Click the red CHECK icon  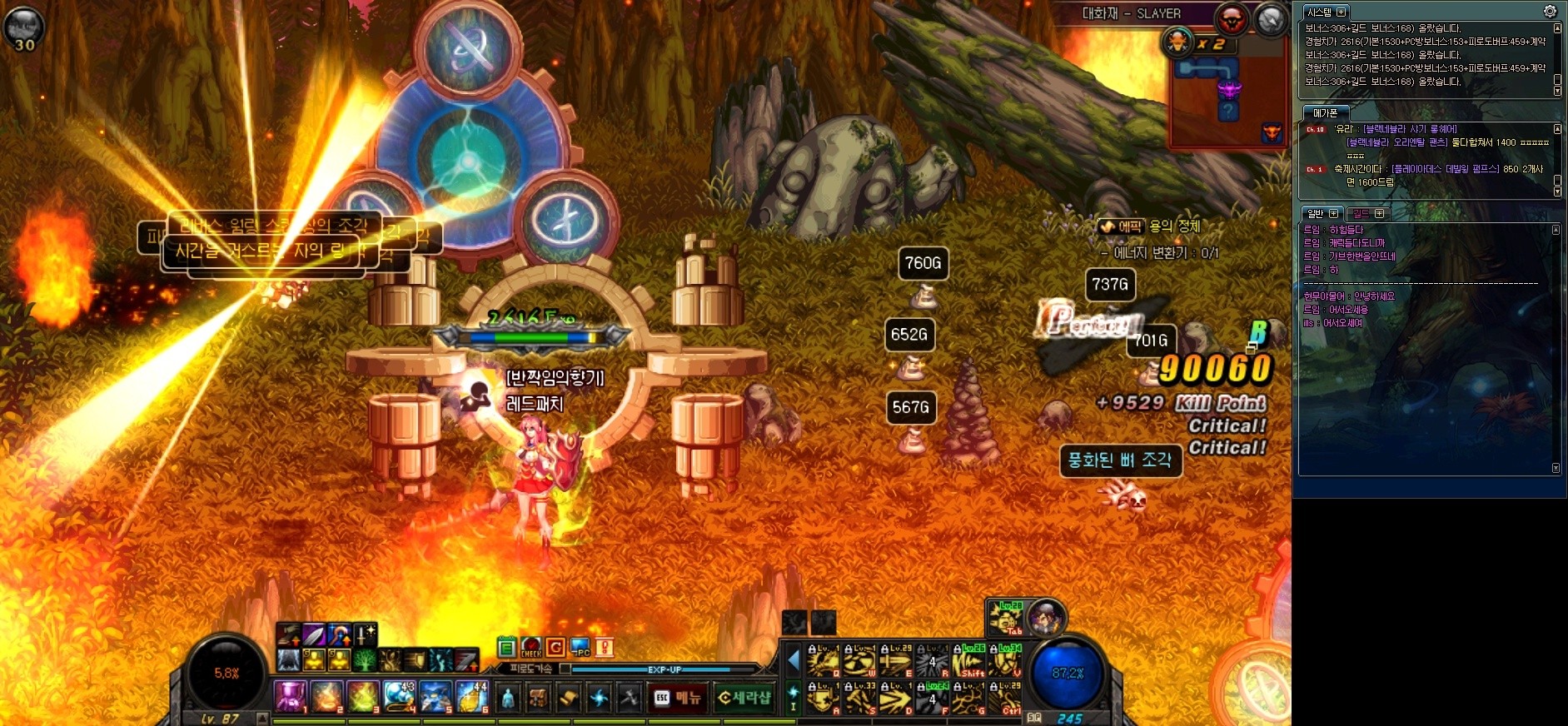531,647
